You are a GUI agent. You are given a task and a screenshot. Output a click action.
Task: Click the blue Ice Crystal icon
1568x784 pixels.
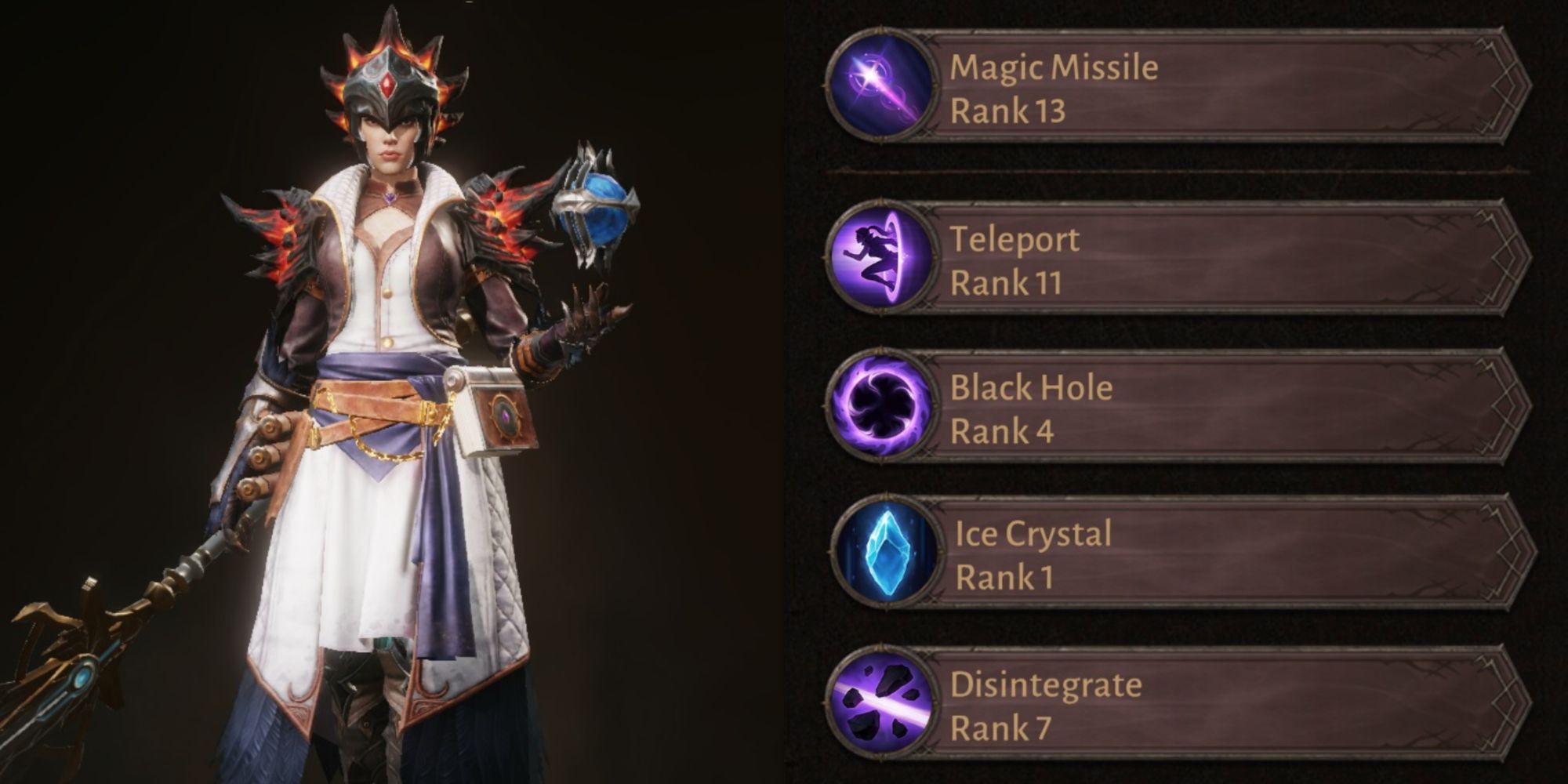coord(886,552)
